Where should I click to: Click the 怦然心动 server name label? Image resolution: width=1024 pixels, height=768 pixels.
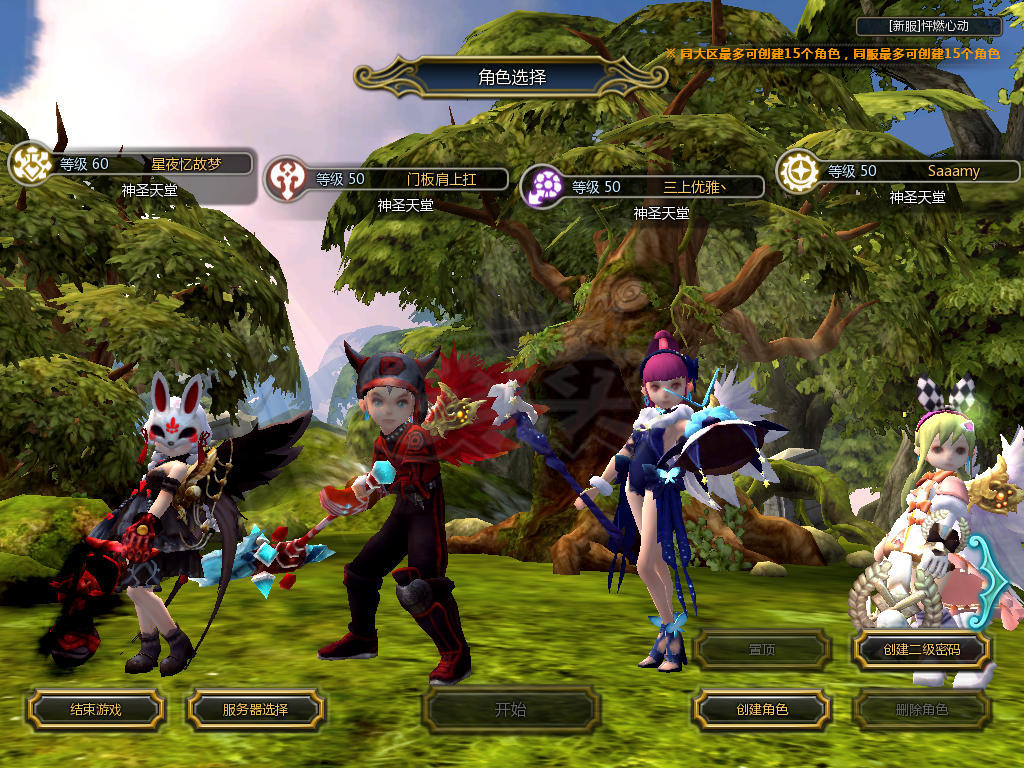tap(929, 27)
